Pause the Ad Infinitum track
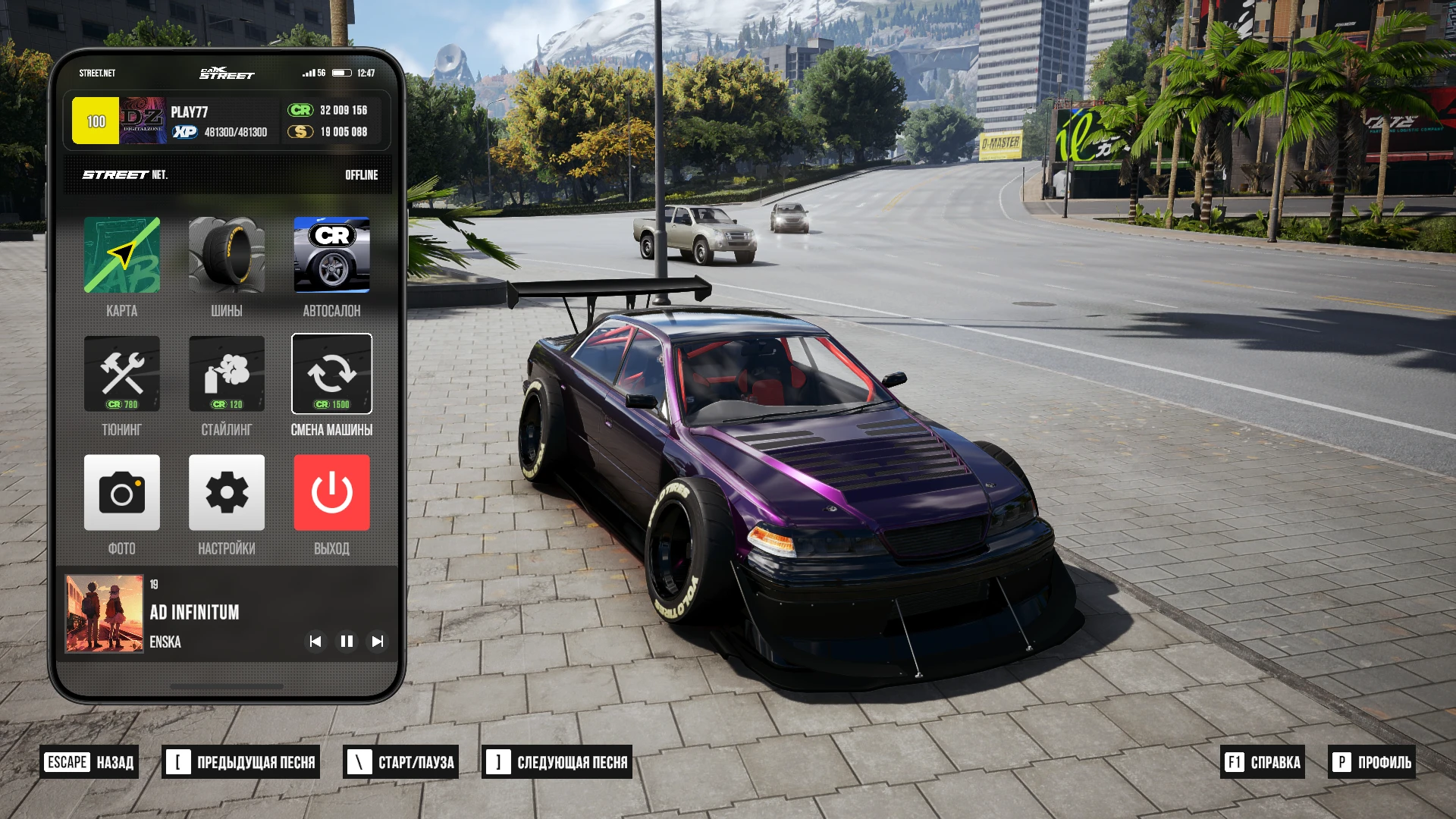Screen dimensions: 1456x819 coord(347,642)
